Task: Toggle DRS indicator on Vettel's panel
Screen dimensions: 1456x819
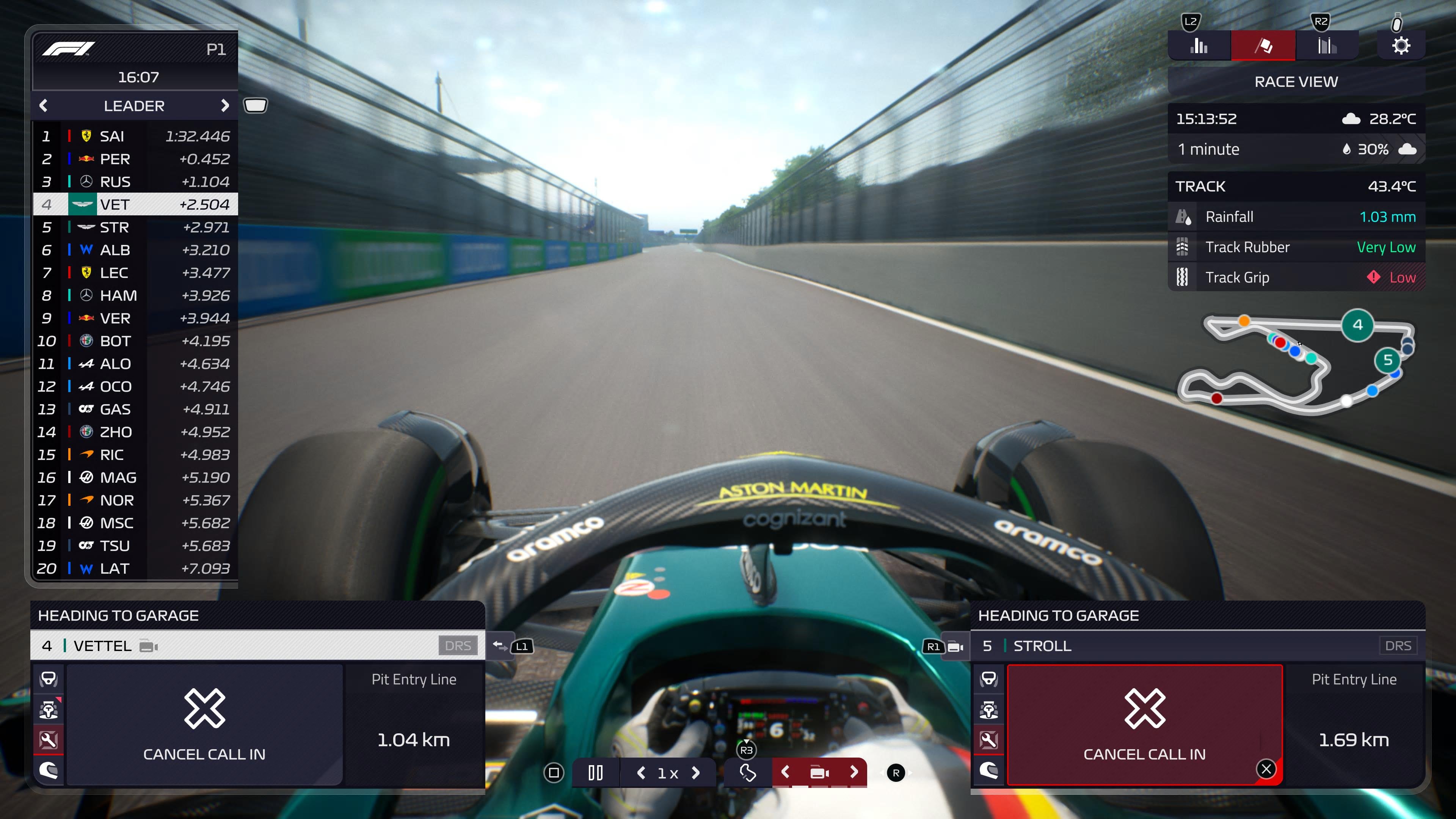Action: (x=458, y=645)
